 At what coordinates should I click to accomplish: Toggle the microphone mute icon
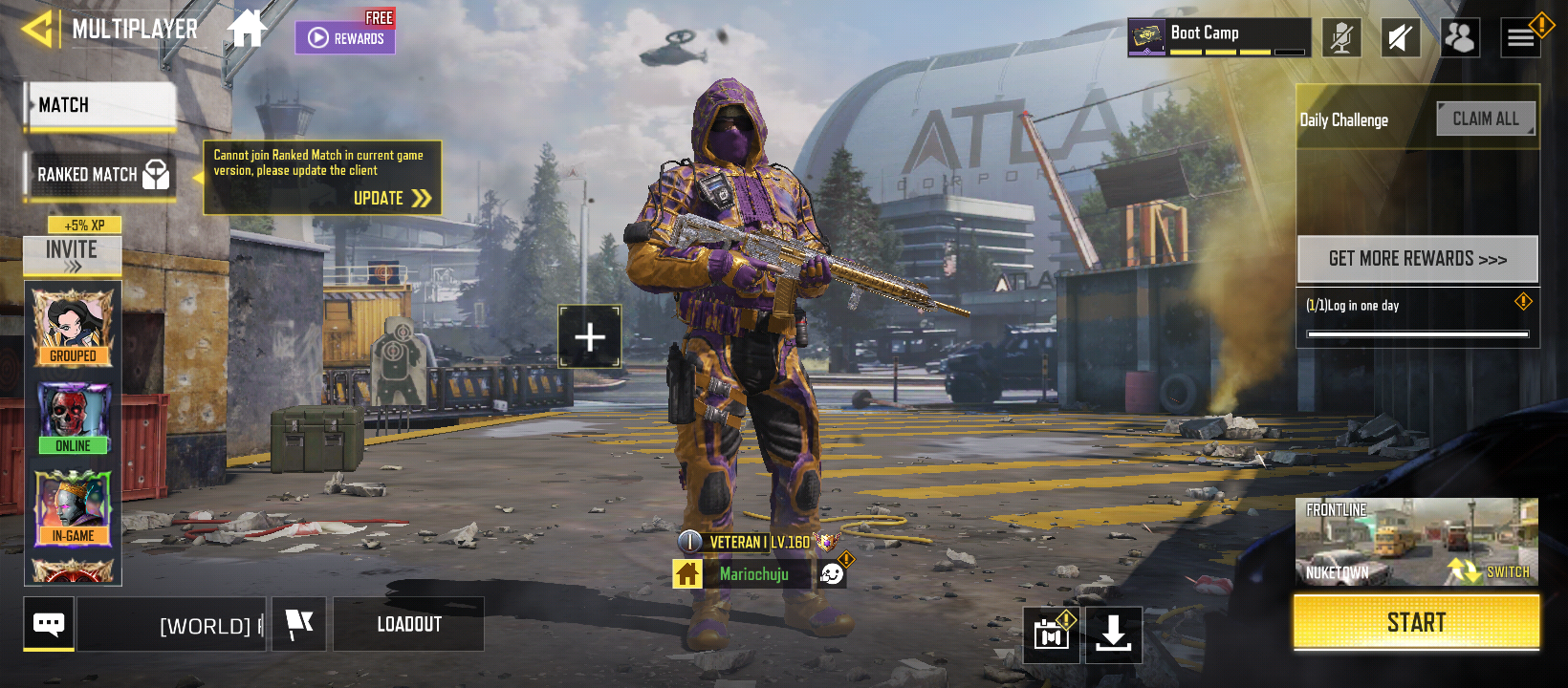[x=1341, y=38]
